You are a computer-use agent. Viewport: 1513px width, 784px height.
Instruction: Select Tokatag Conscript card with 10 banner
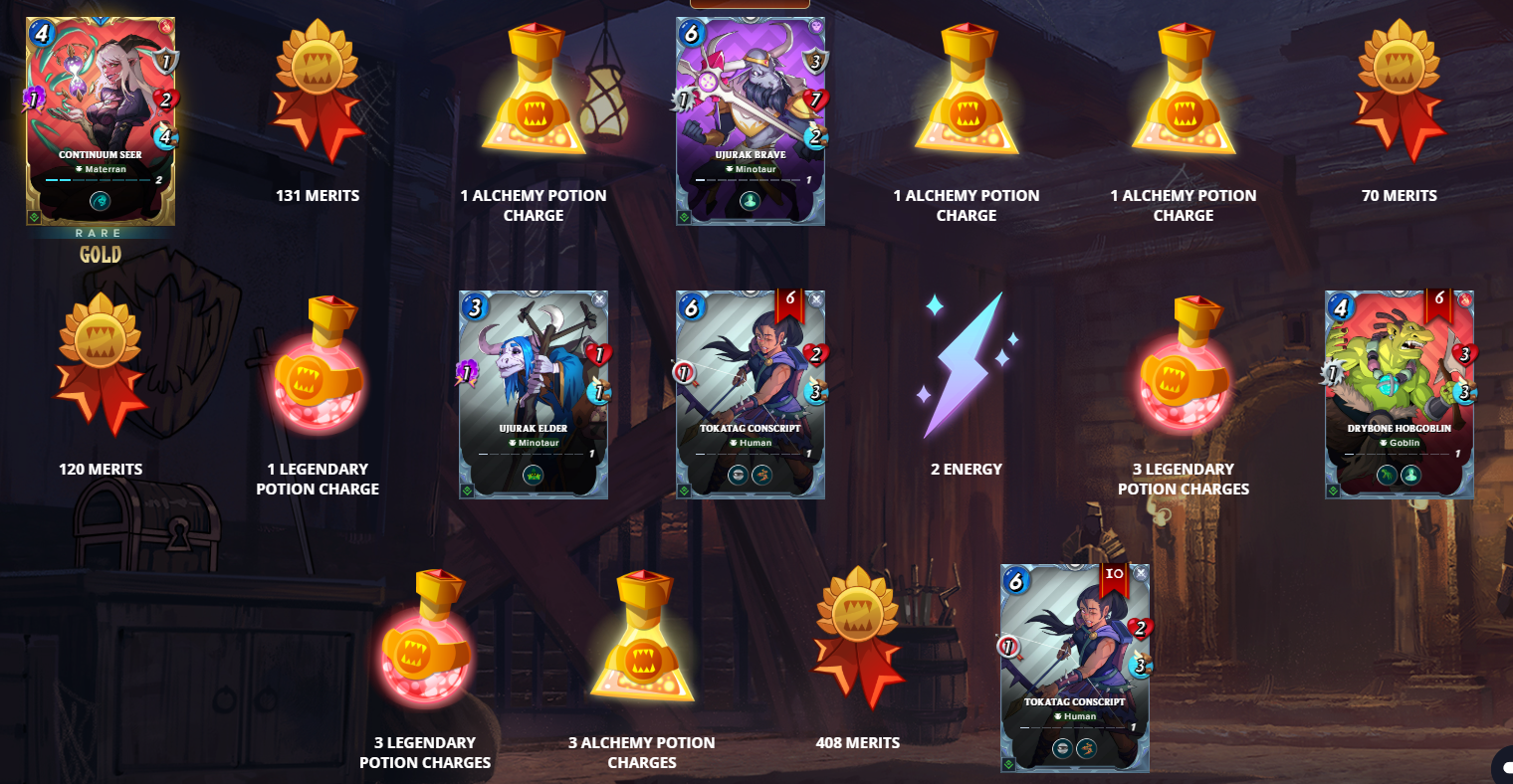(1075, 669)
